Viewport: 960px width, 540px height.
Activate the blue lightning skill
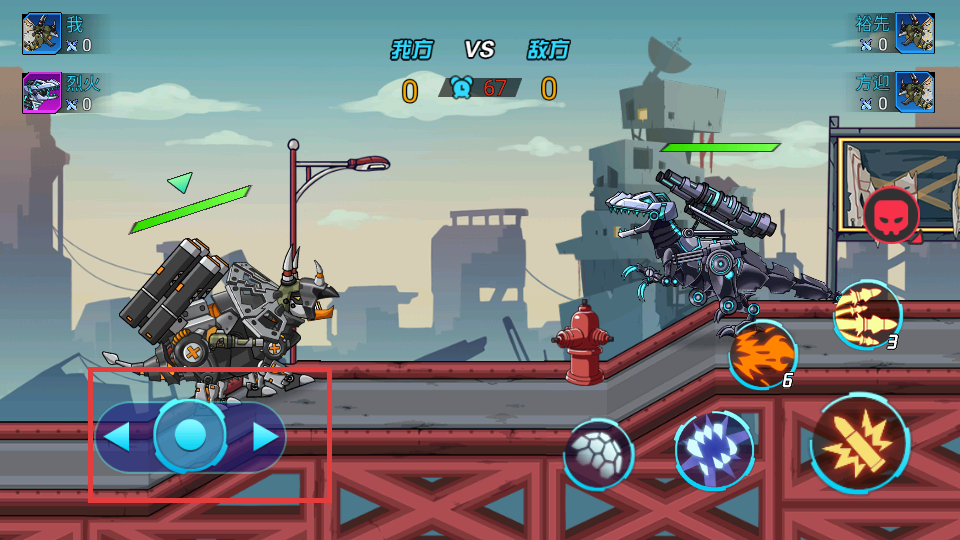click(713, 450)
